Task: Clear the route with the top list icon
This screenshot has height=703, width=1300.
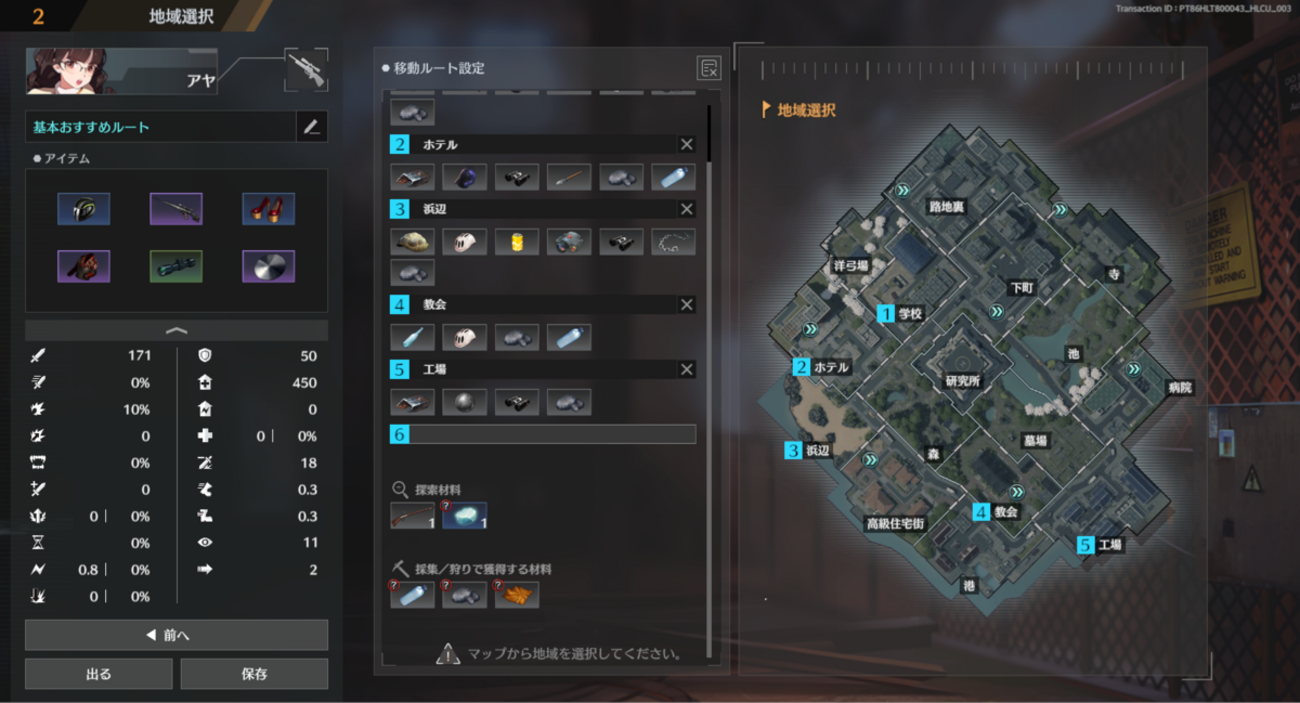Action: [709, 69]
